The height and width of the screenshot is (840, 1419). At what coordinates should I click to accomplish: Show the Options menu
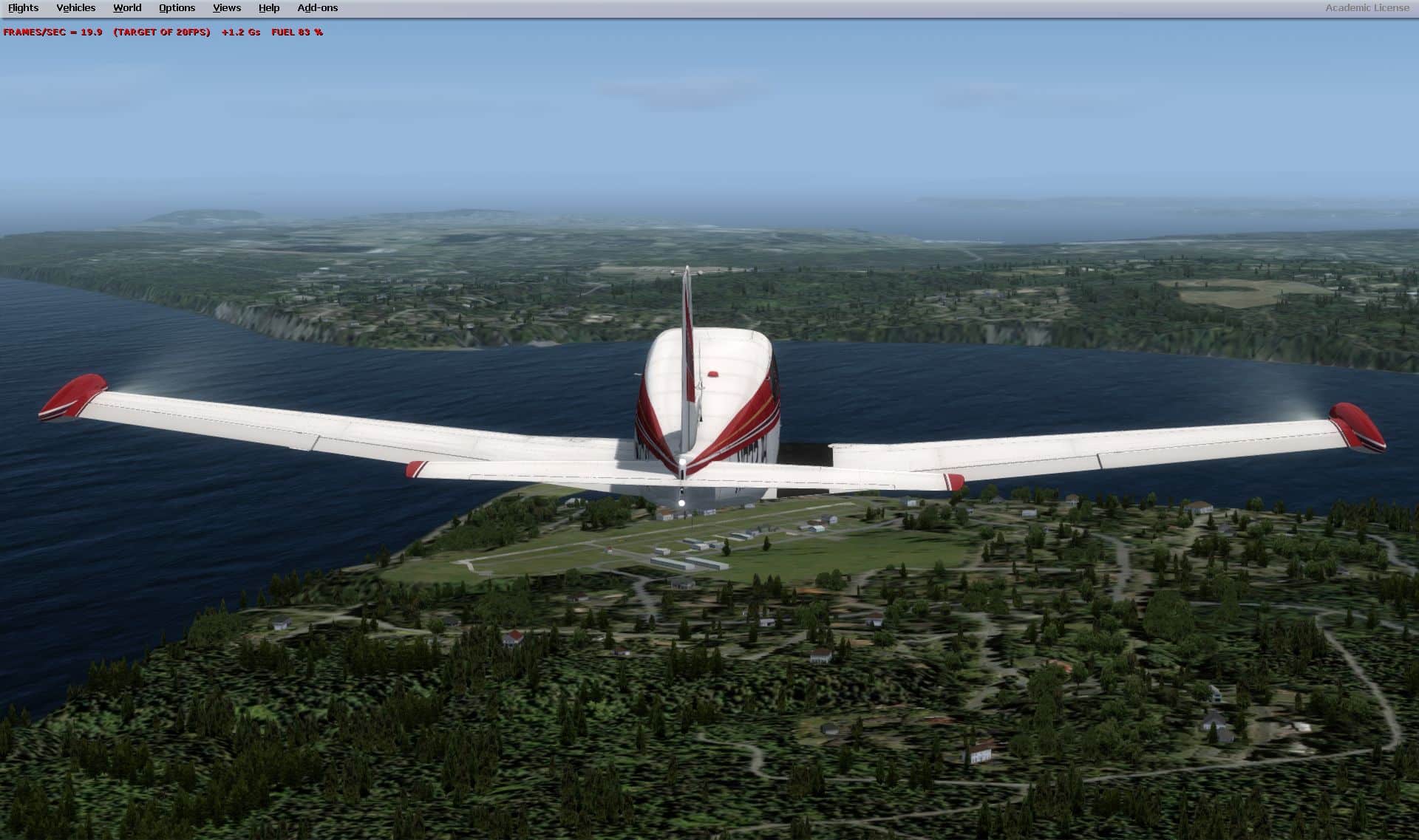(x=177, y=8)
